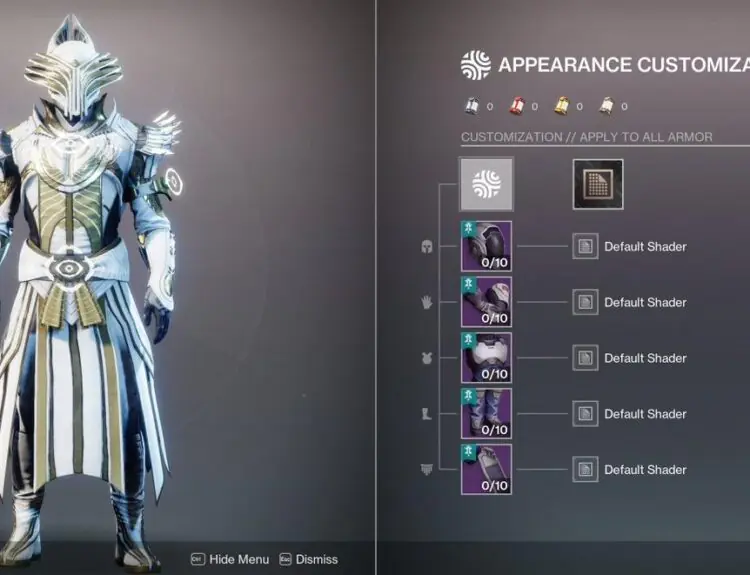The height and width of the screenshot is (575, 750).
Task: Open the chest armor's Default Shader slot
Action: 585,358
